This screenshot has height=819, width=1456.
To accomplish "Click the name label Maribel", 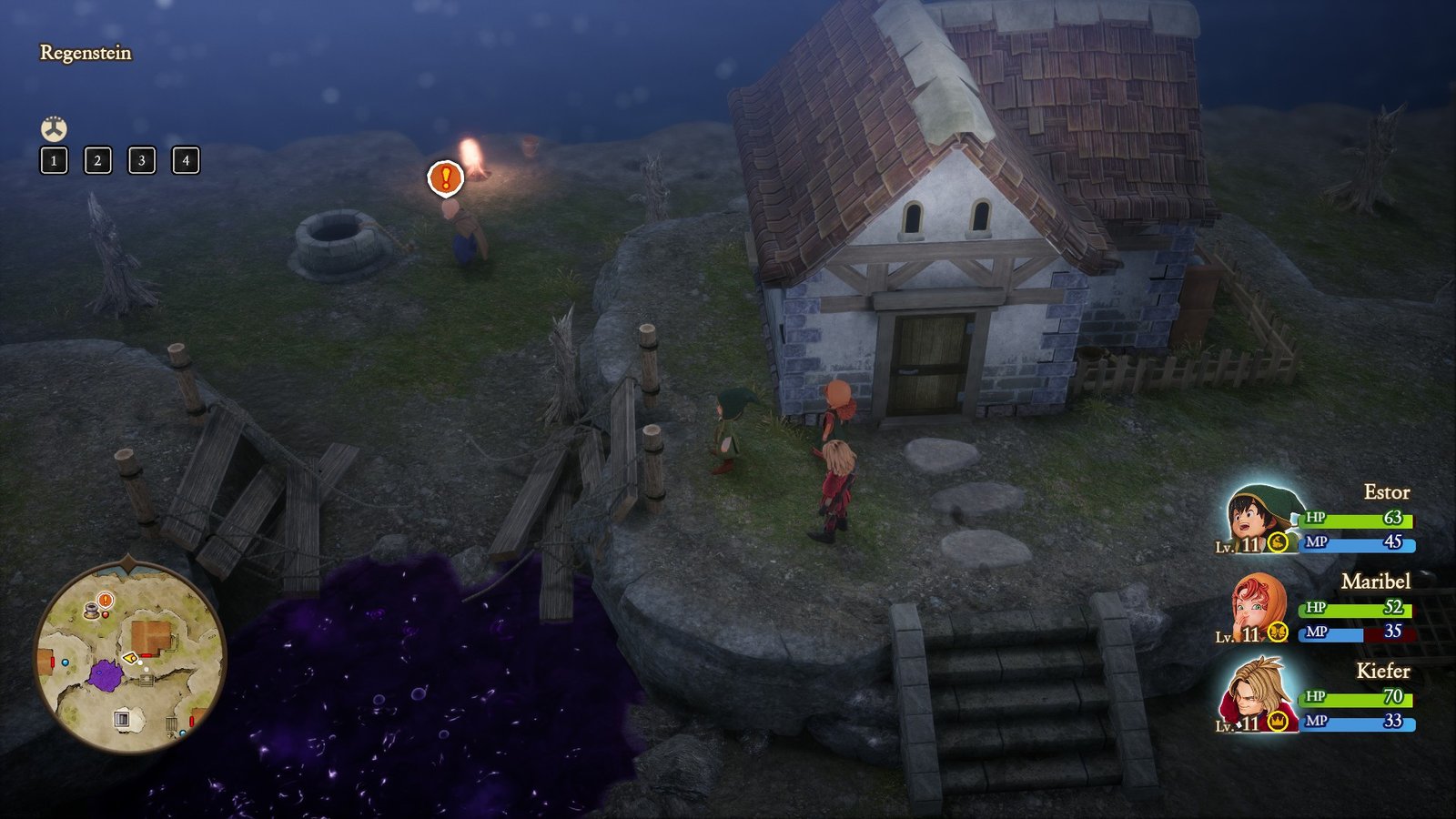I will click(1376, 581).
